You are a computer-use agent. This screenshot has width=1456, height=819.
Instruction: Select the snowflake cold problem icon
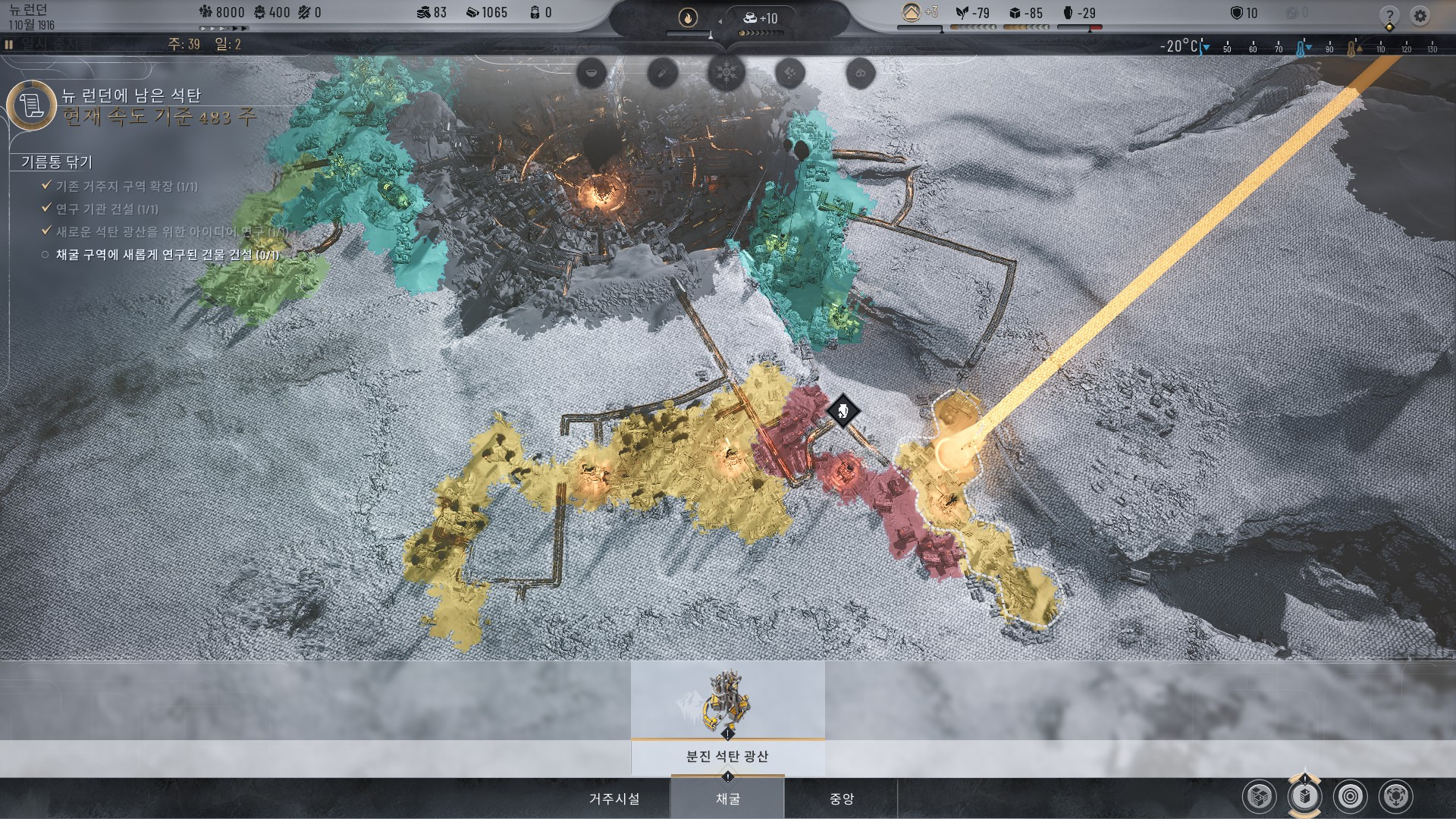coord(726,73)
